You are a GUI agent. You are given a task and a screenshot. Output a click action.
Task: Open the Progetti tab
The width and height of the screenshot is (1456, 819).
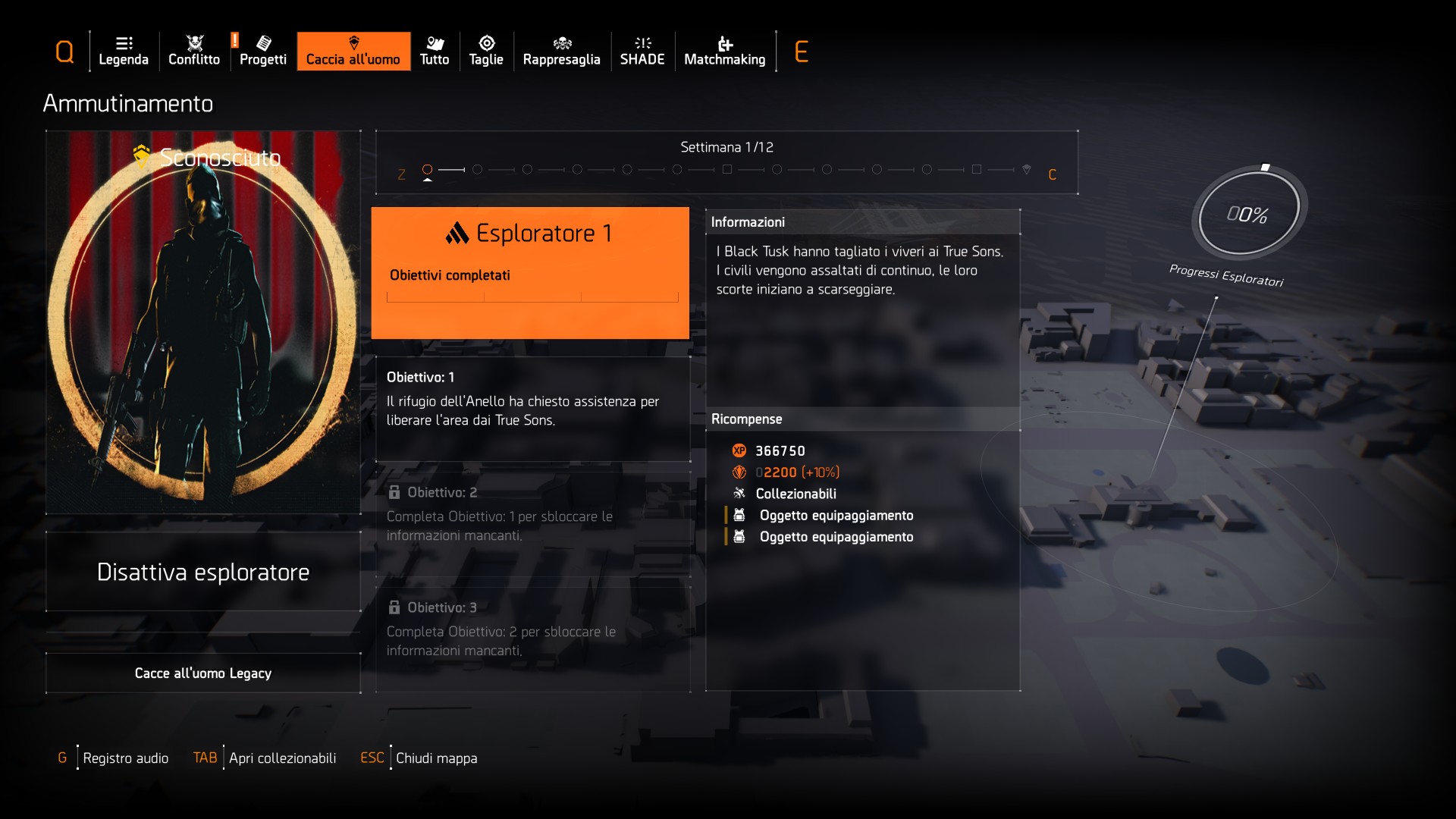click(263, 52)
